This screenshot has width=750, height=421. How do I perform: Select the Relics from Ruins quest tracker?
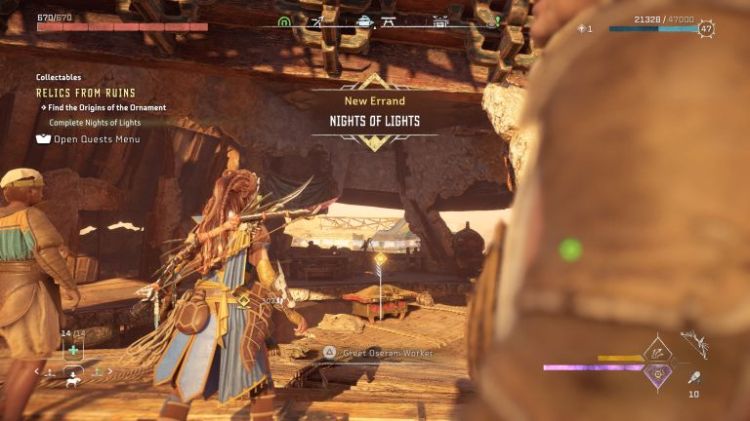coord(85,93)
